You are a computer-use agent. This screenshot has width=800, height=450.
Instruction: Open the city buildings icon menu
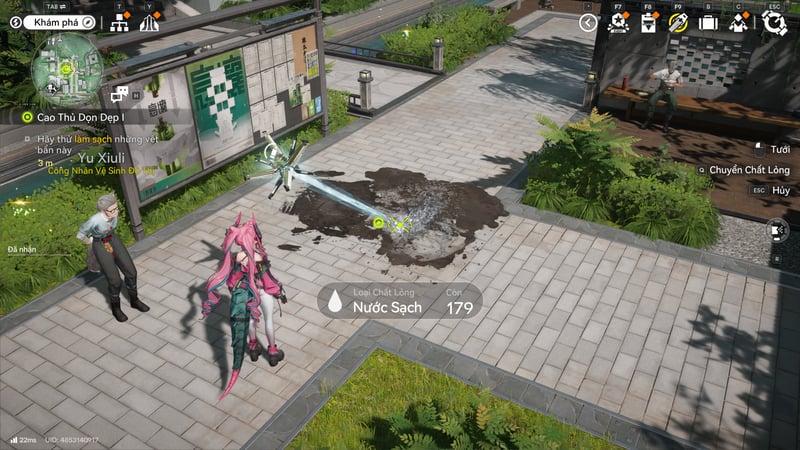pos(149,23)
